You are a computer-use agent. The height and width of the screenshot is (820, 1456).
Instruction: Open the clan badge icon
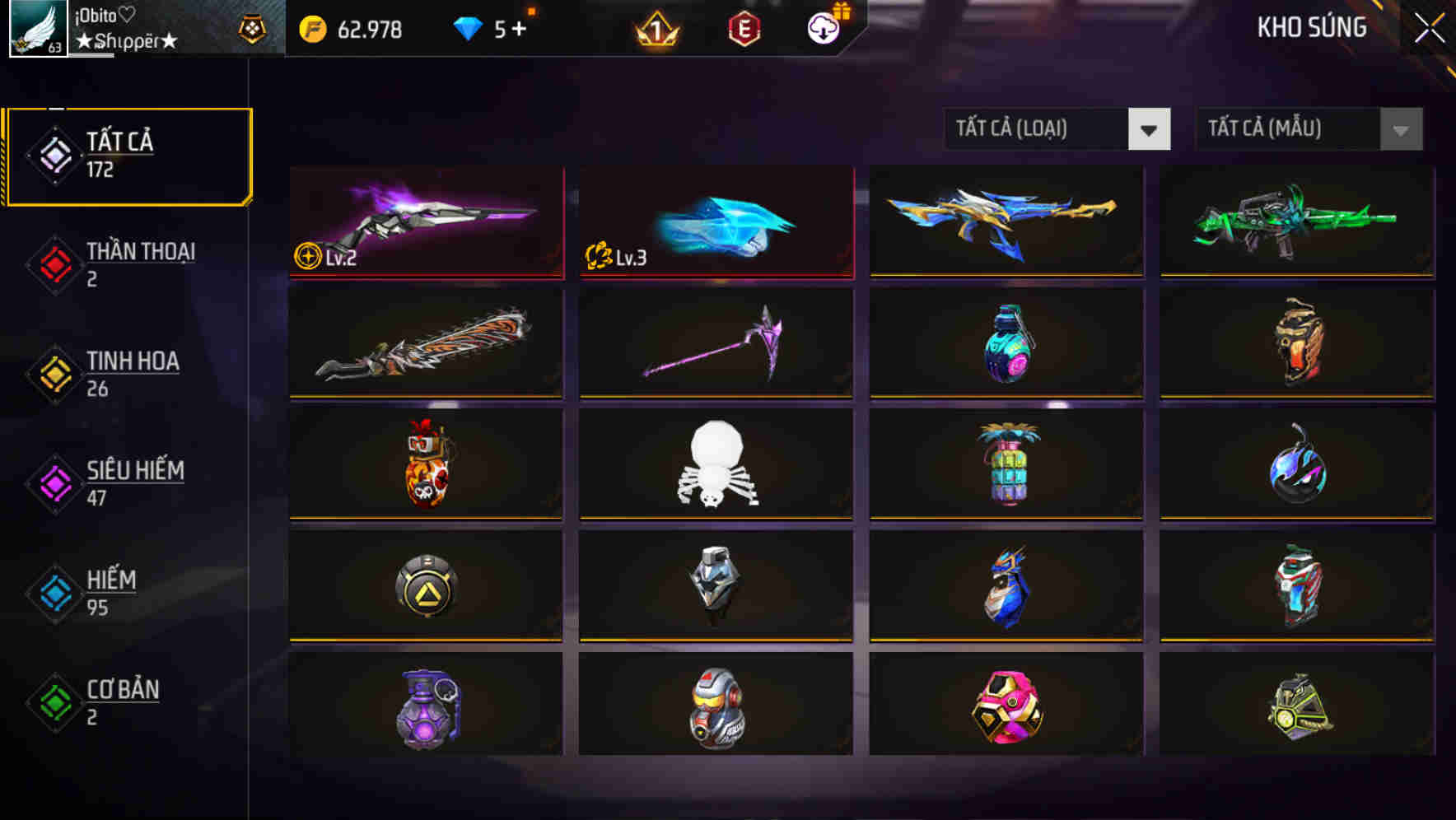[254, 27]
